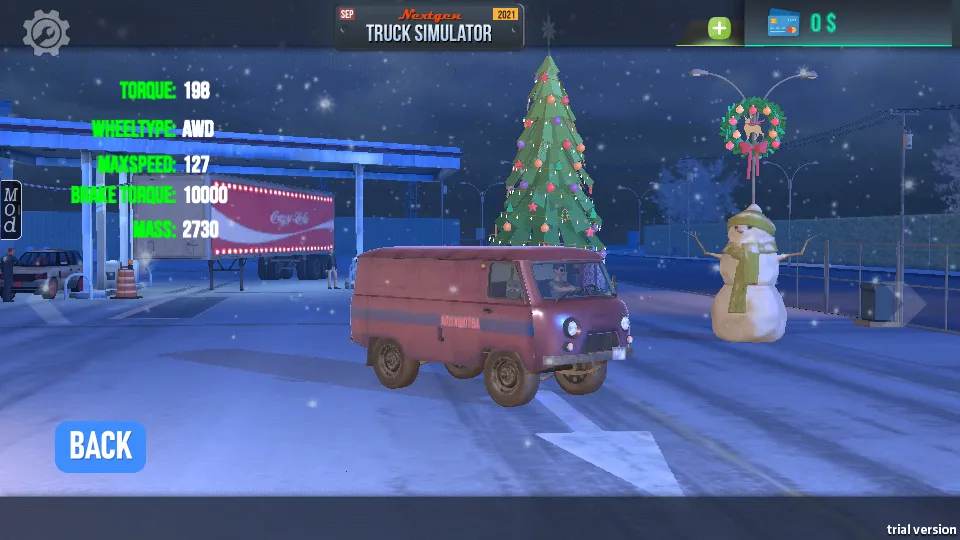Open the Mod side tab
Image resolution: width=960 pixels, height=540 pixels.
[x=10, y=209]
